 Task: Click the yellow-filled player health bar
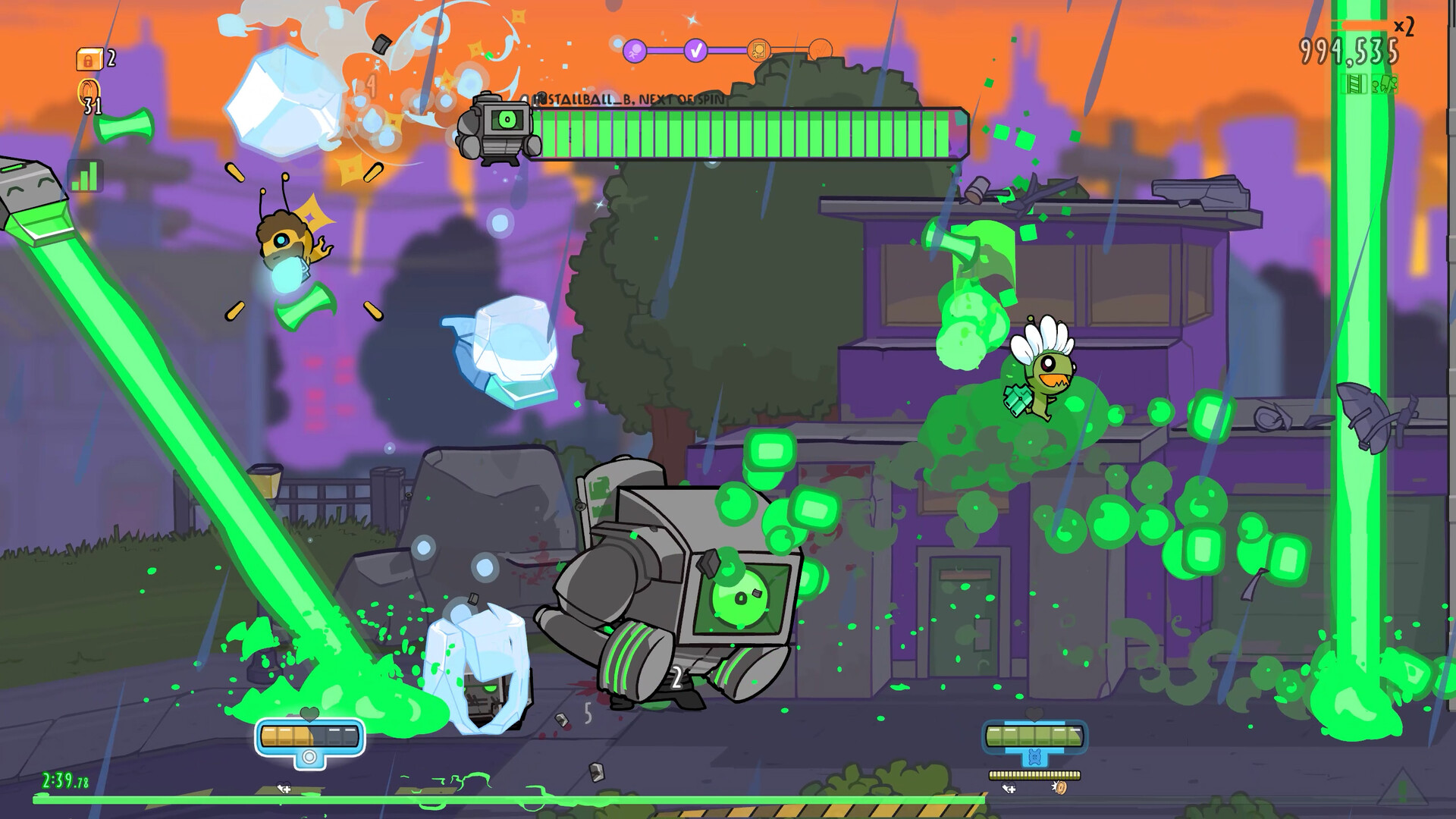[x=287, y=736]
